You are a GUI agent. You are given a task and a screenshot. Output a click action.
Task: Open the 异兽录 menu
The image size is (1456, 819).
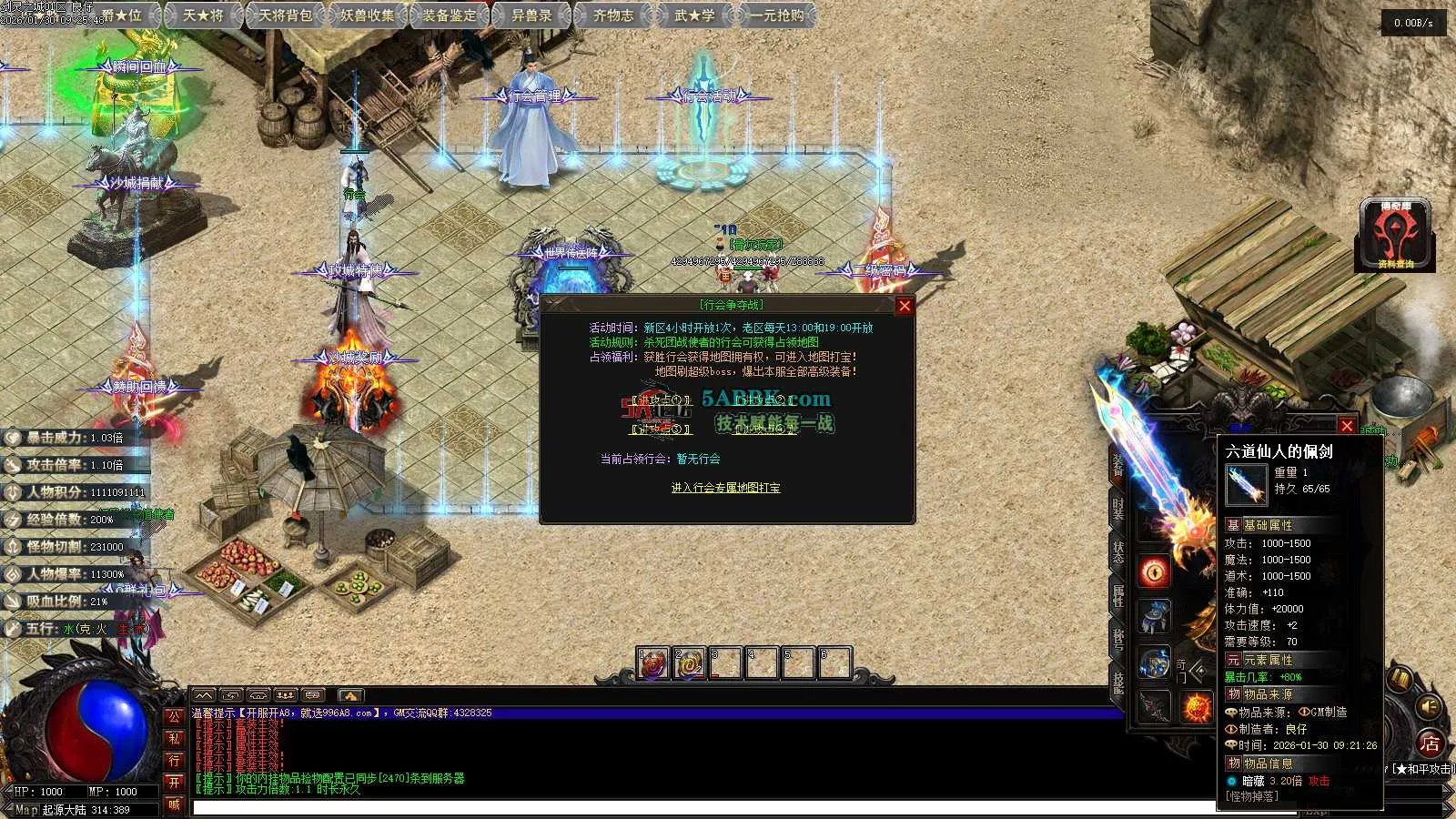531,15
